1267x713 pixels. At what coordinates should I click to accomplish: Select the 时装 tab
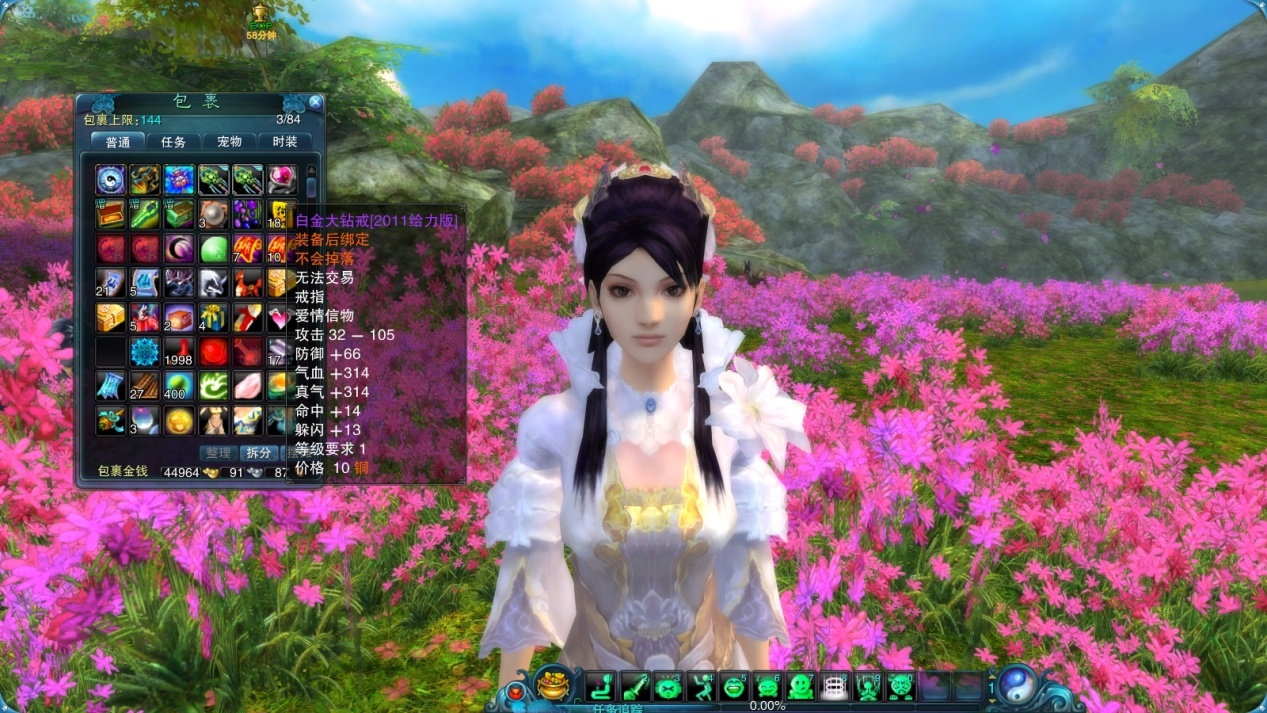285,142
